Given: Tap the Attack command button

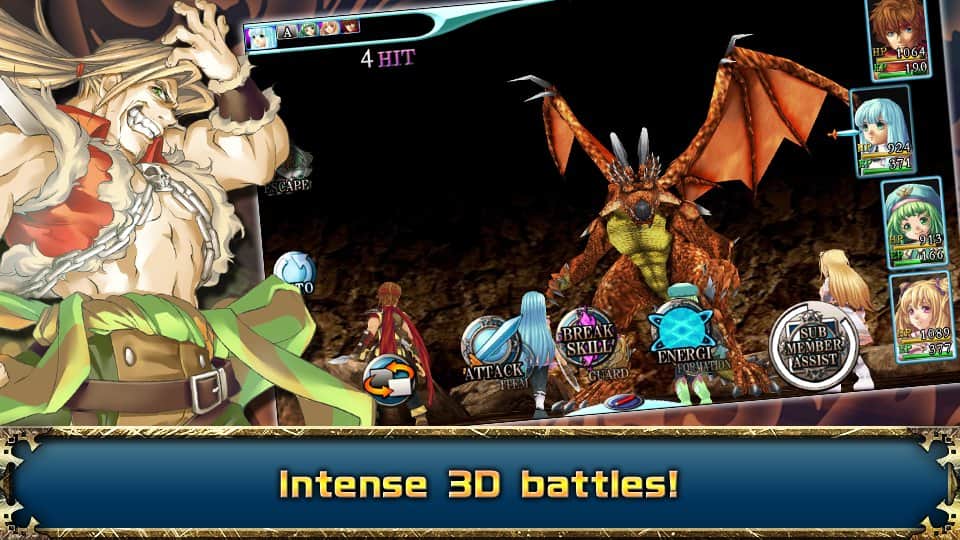Looking at the screenshot, I should pyautogui.click(x=493, y=347).
